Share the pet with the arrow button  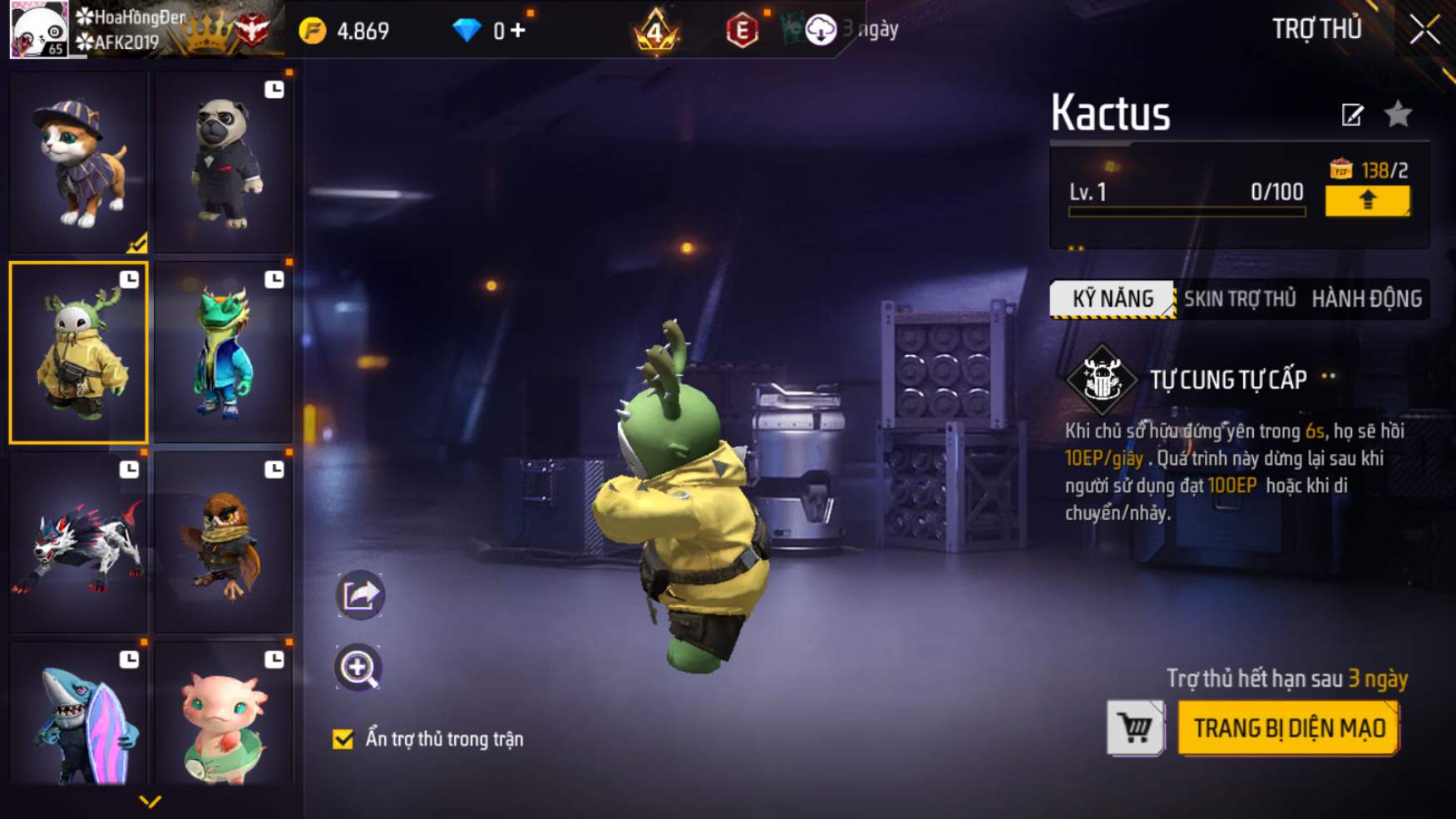pos(359,595)
